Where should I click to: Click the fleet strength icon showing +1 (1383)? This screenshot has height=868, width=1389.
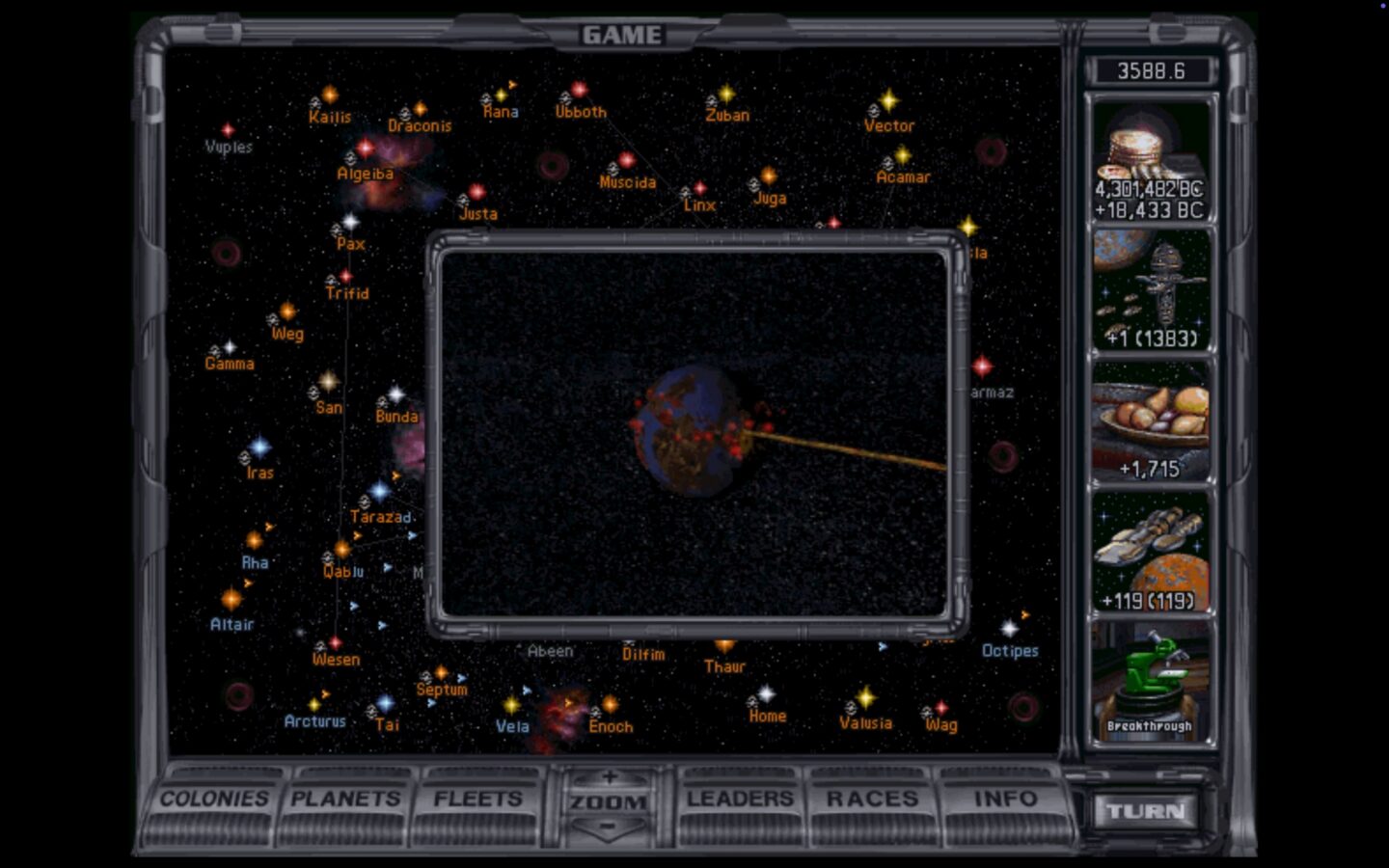tap(1151, 289)
